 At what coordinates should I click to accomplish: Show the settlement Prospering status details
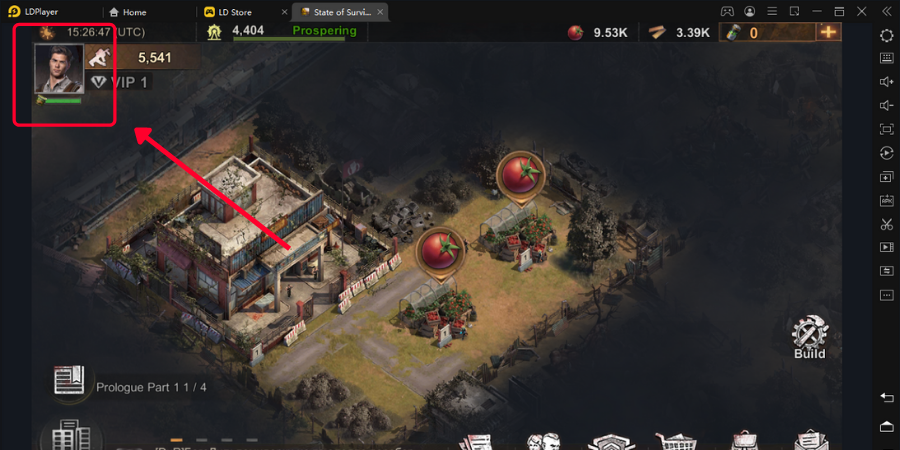(x=323, y=31)
